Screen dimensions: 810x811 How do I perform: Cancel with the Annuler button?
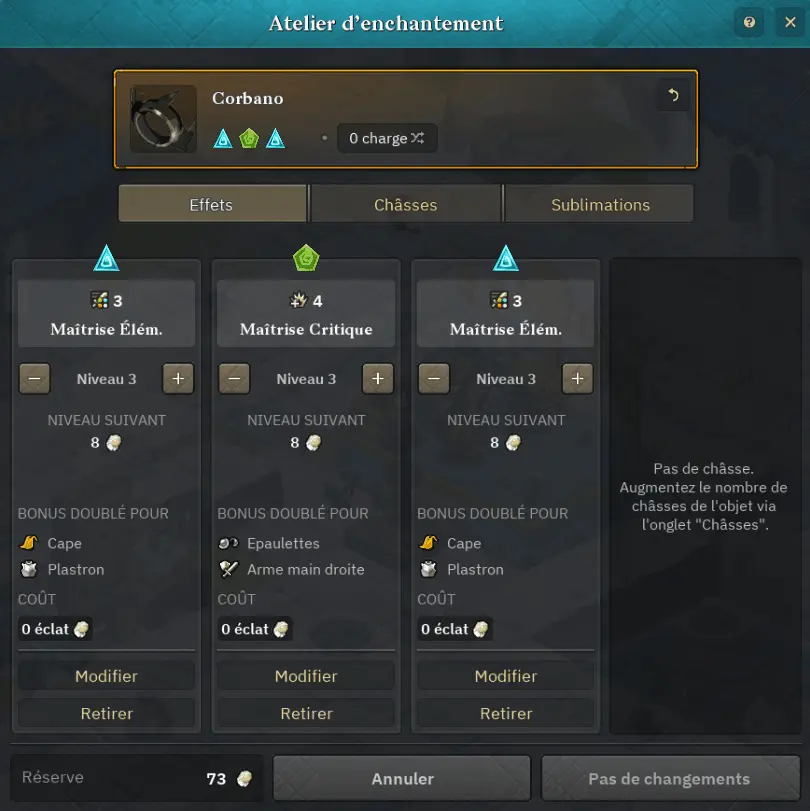[402, 779]
